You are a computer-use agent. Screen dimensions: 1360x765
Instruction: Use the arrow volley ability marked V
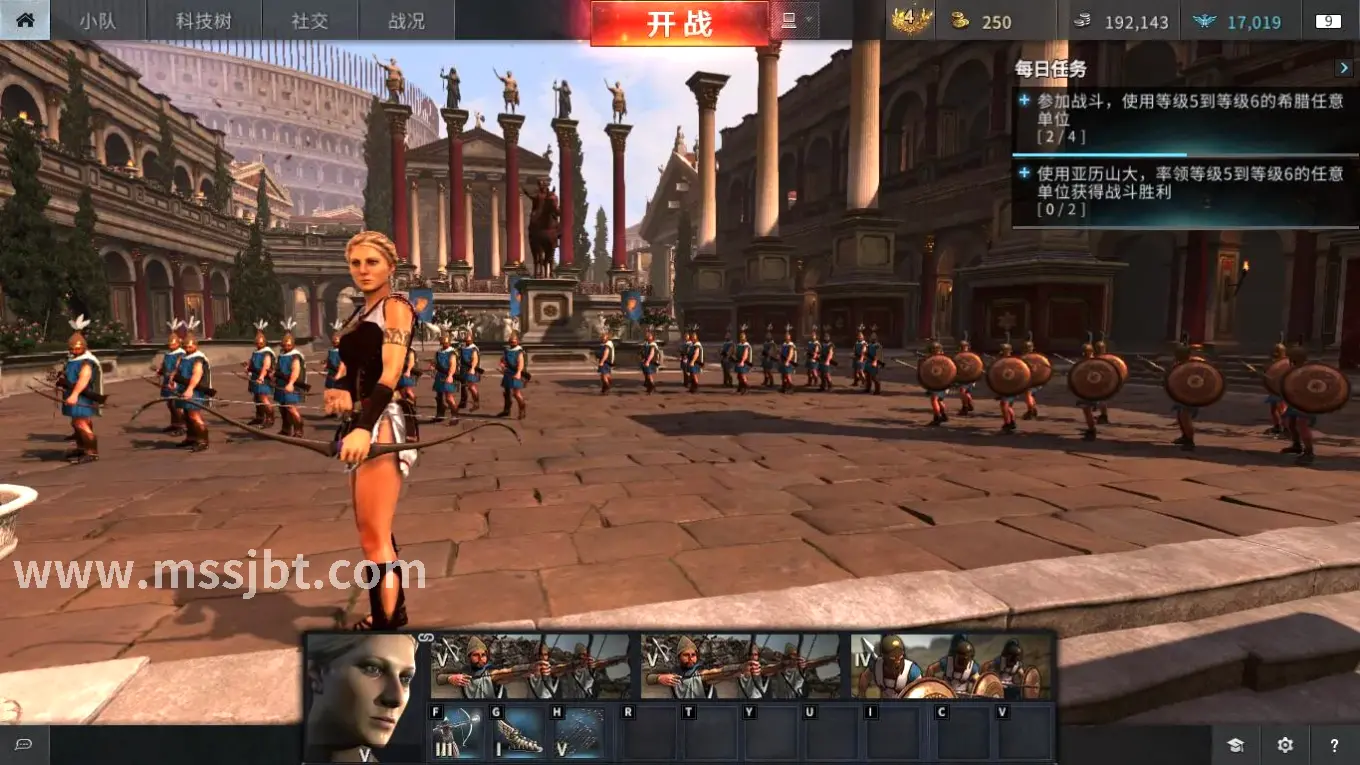pos(580,733)
